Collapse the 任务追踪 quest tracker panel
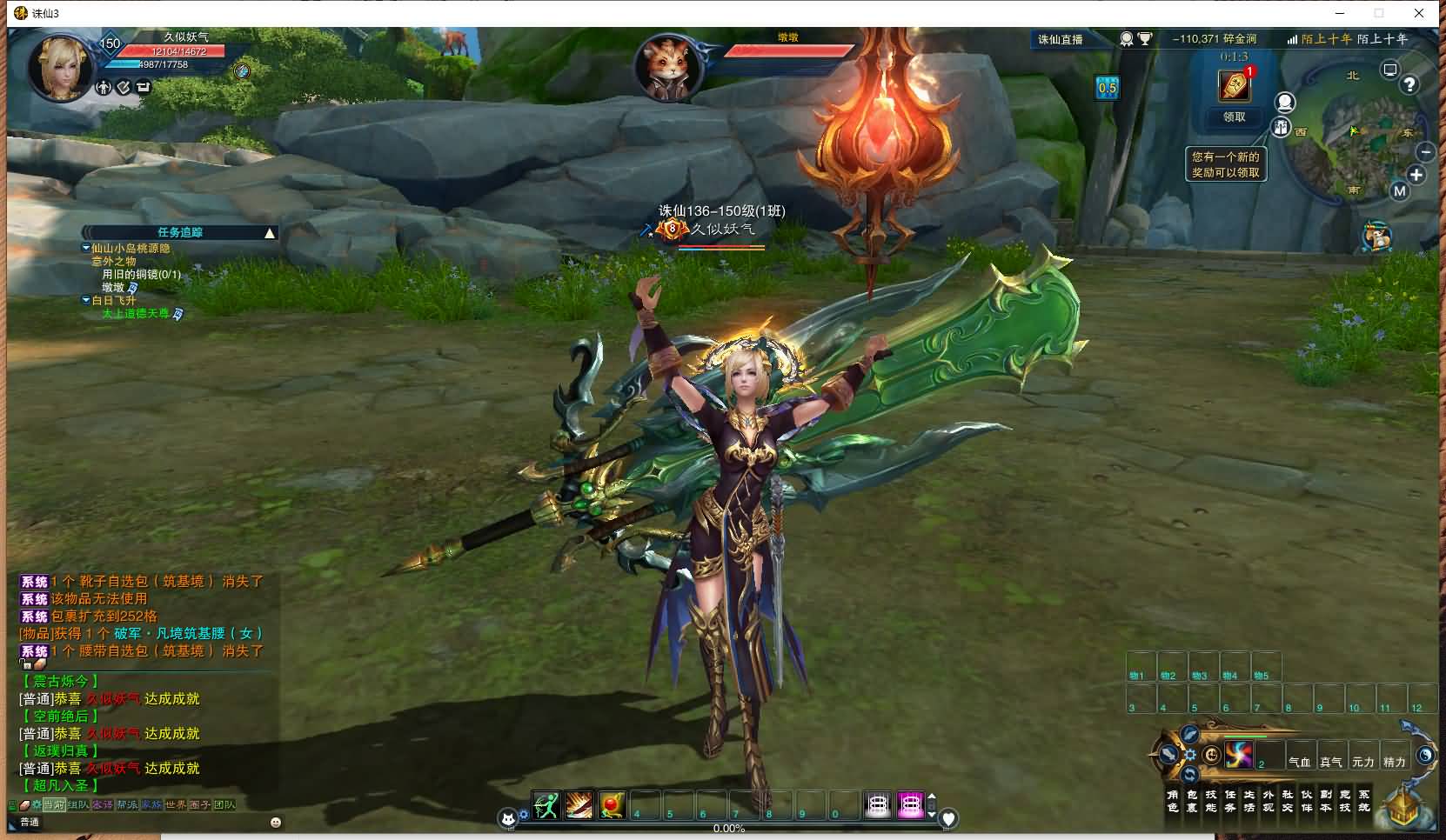The width and height of the screenshot is (1446, 840). (270, 233)
